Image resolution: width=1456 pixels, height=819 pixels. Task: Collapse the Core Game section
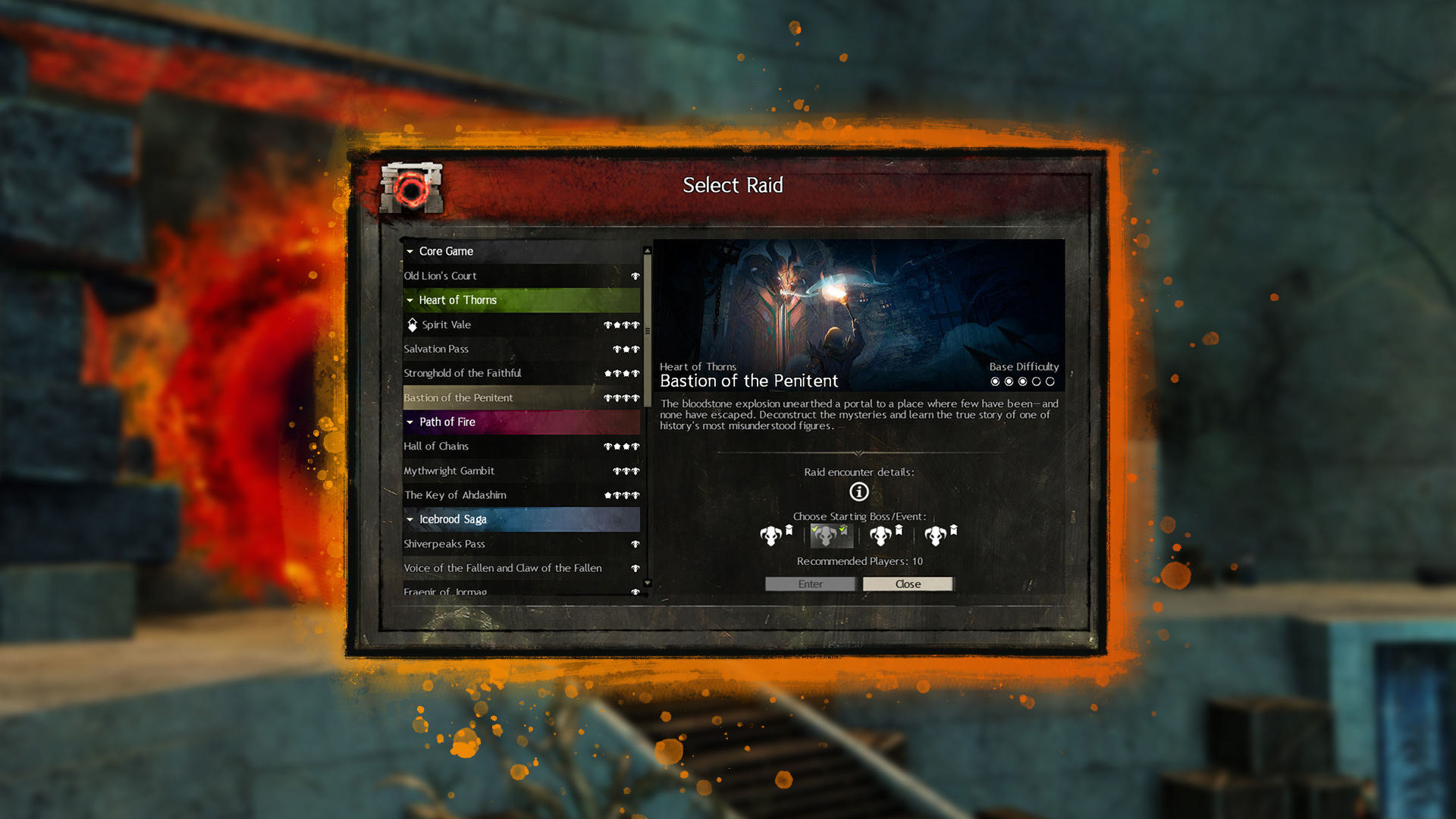410,251
